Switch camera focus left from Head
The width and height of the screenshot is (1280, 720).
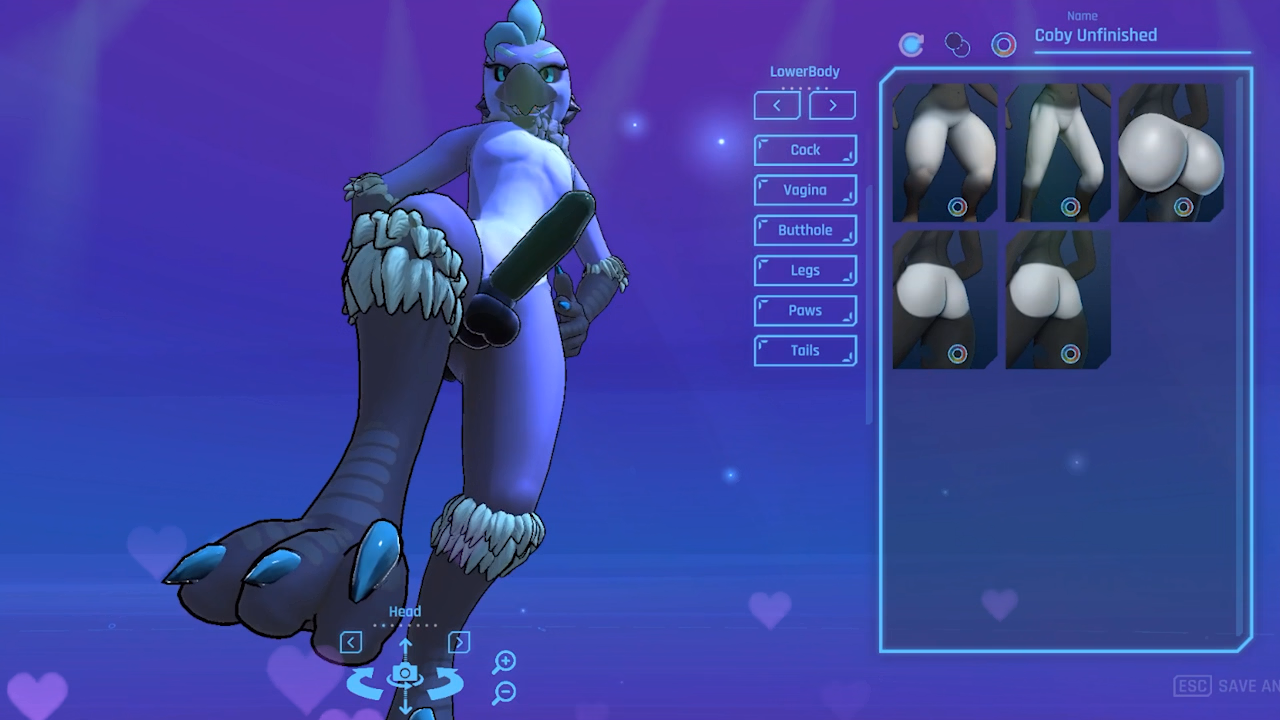(350, 642)
